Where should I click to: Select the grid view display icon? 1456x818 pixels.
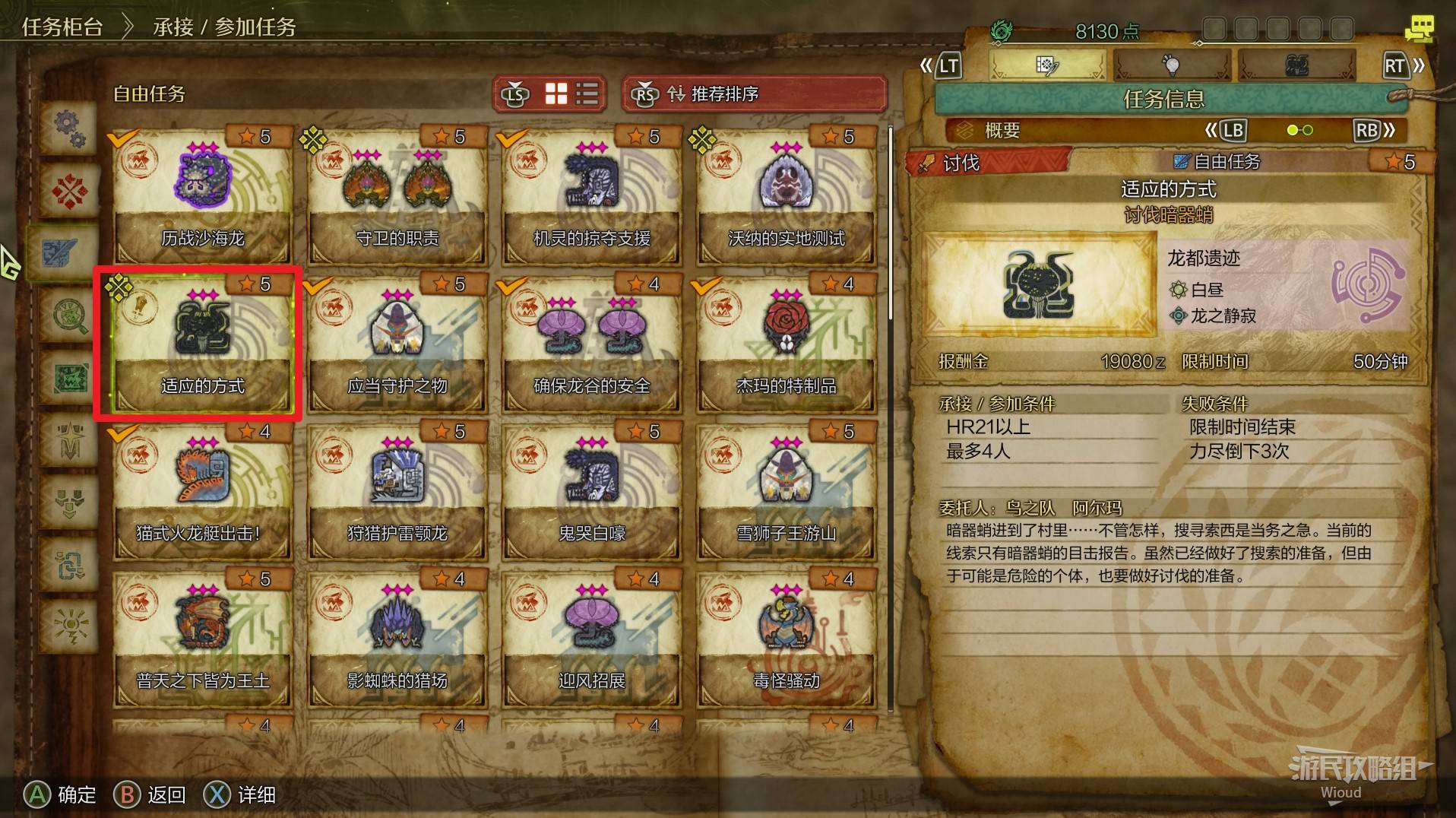click(555, 94)
